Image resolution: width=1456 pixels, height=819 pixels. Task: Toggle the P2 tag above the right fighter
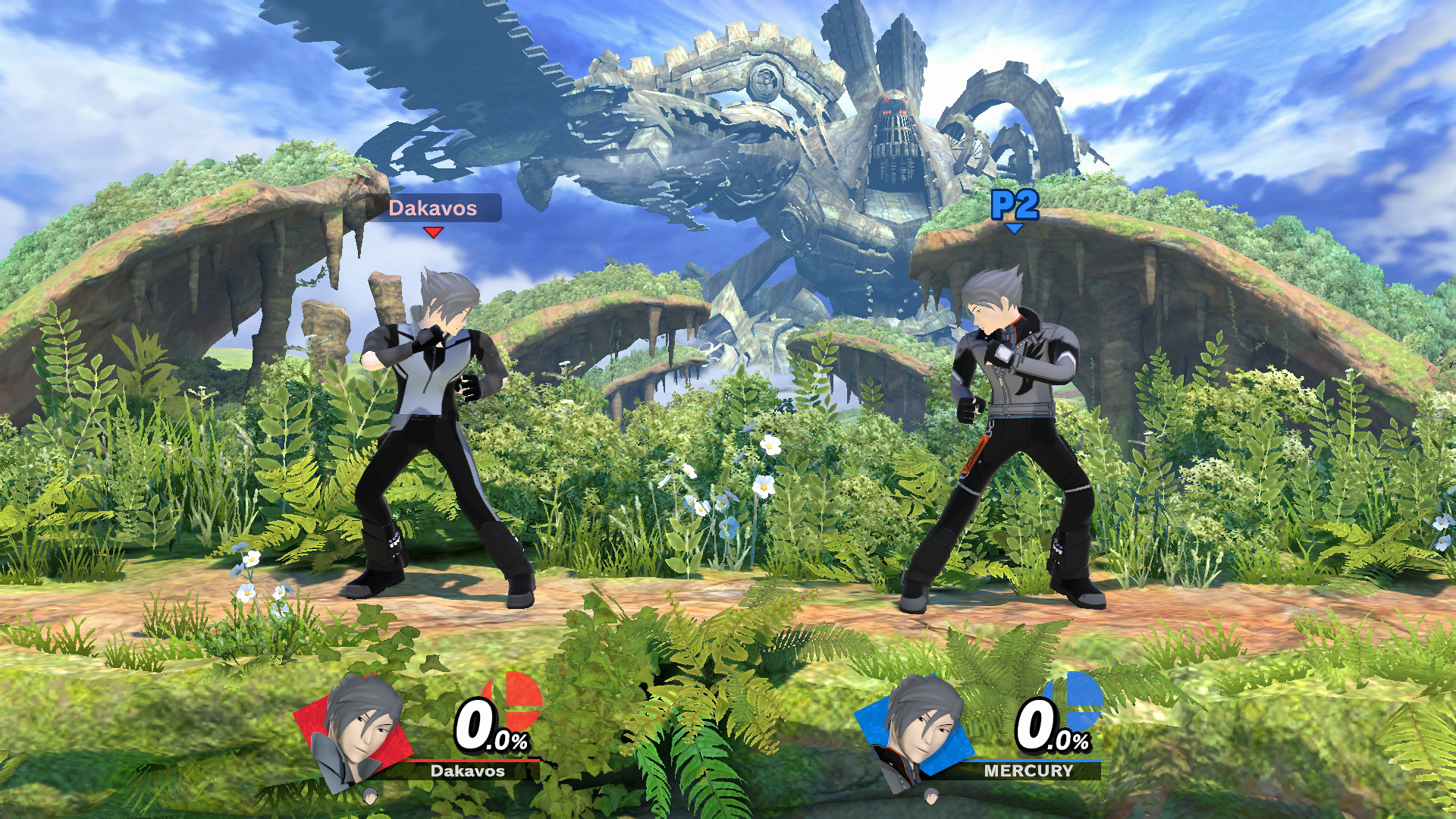[1015, 202]
